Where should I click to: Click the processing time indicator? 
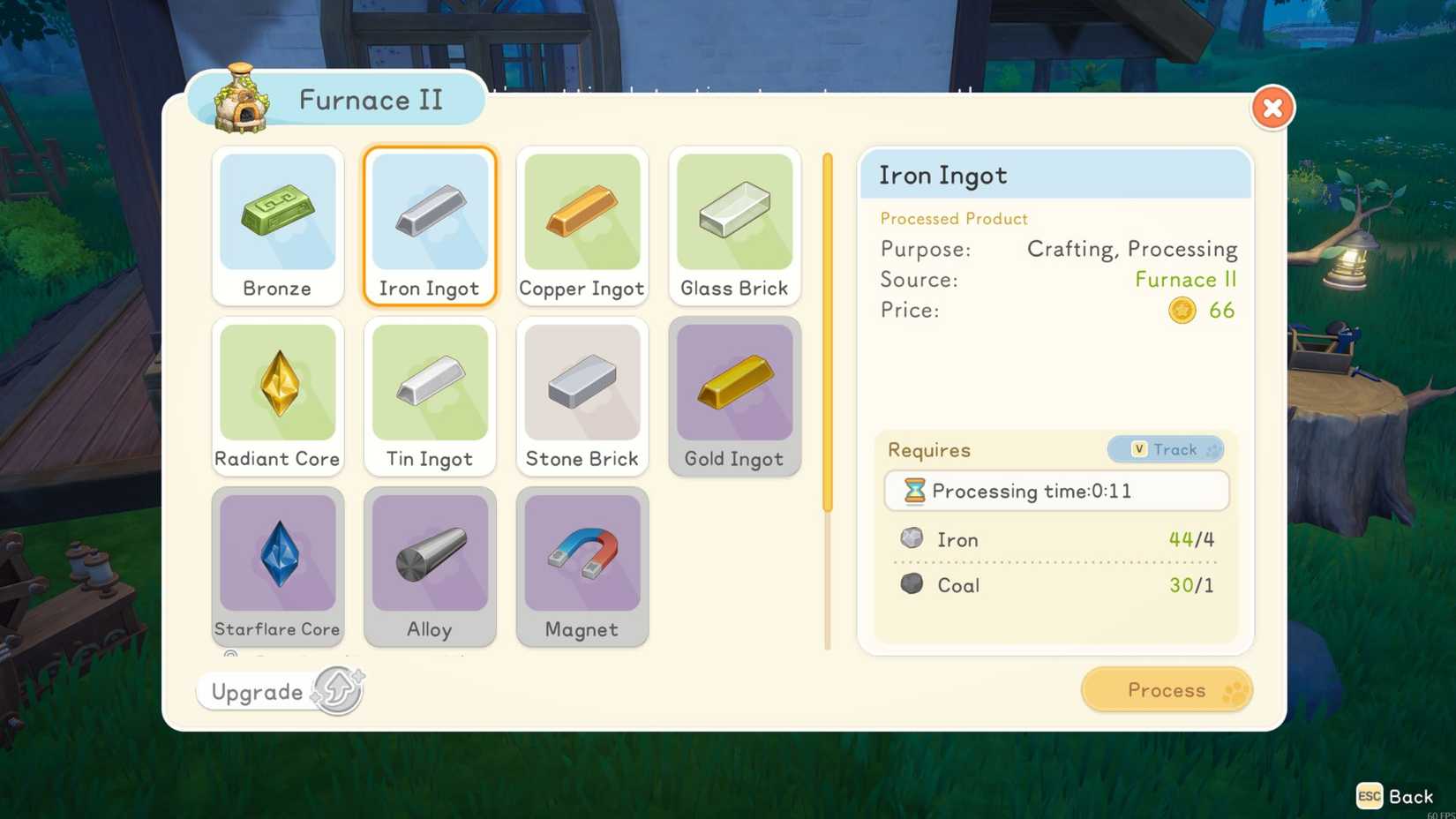tap(1055, 491)
